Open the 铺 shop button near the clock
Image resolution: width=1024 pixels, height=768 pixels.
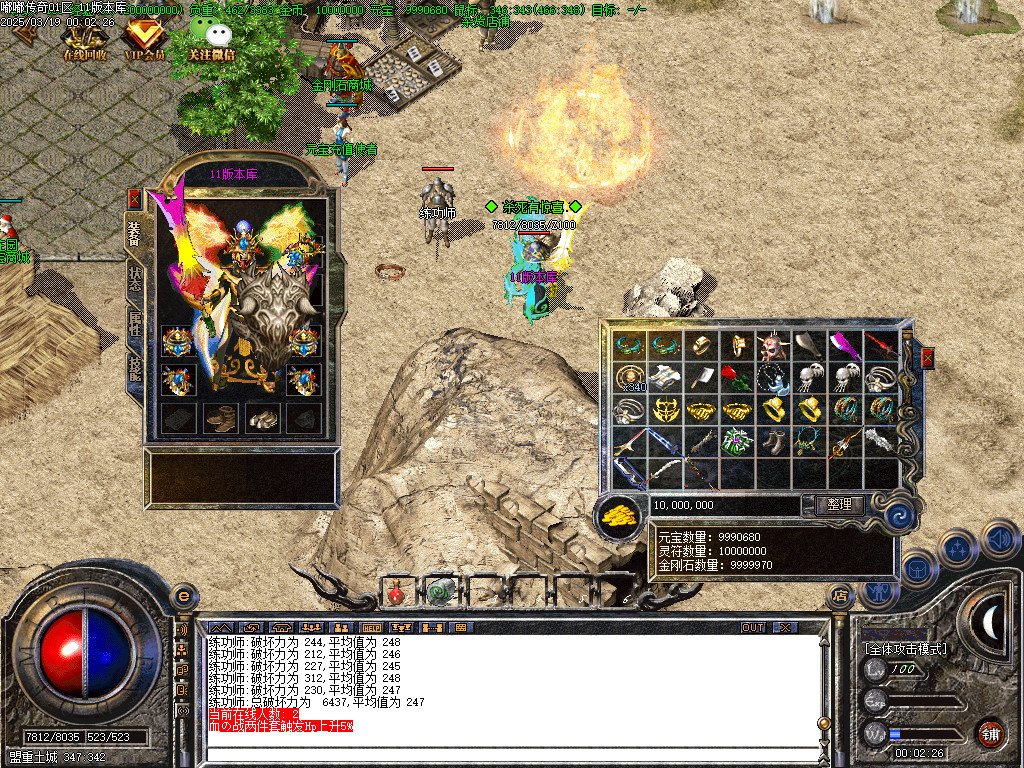[x=990, y=733]
